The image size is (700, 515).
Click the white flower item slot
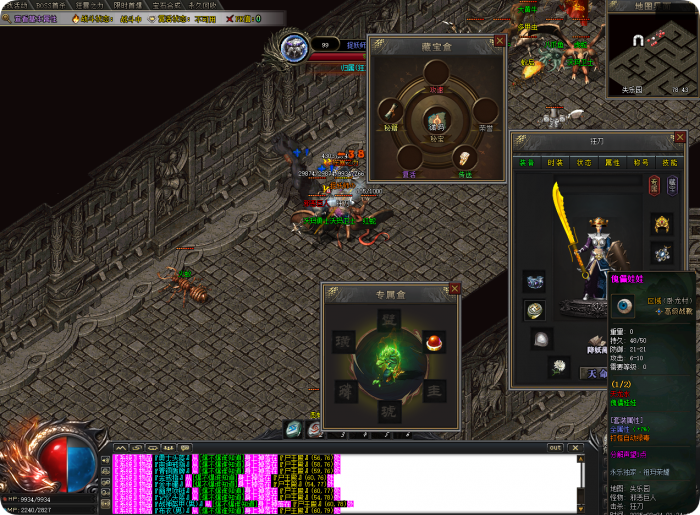pyautogui.click(x=558, y=366)
